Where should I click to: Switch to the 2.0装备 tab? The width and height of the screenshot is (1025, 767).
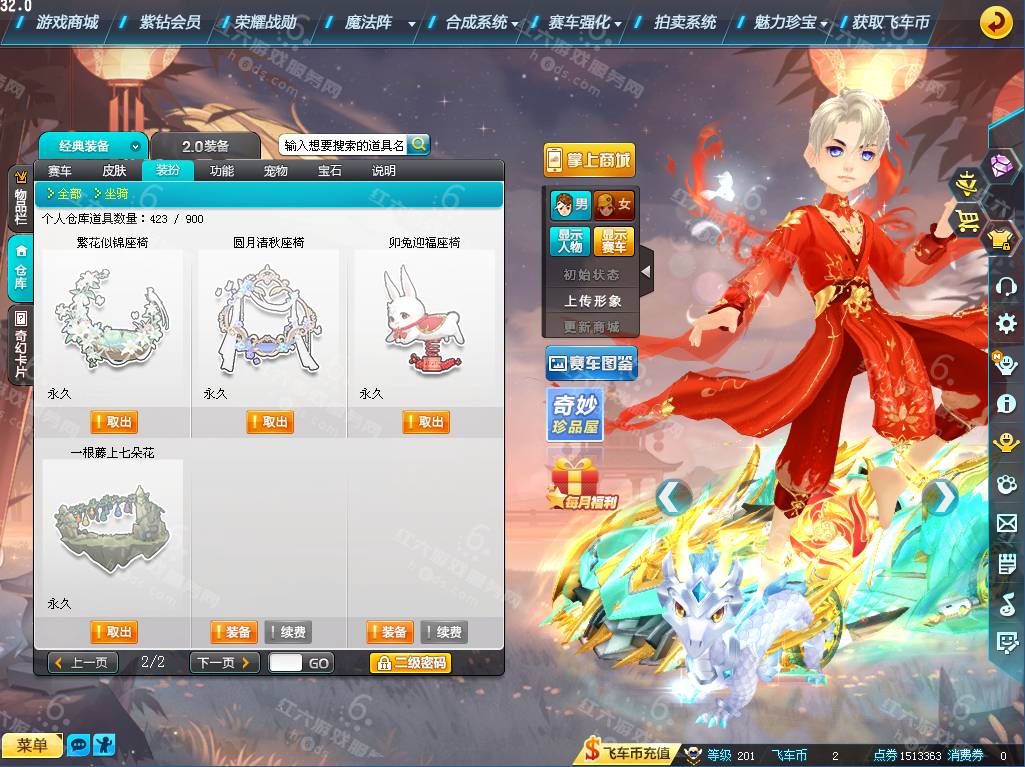[205, 146]
